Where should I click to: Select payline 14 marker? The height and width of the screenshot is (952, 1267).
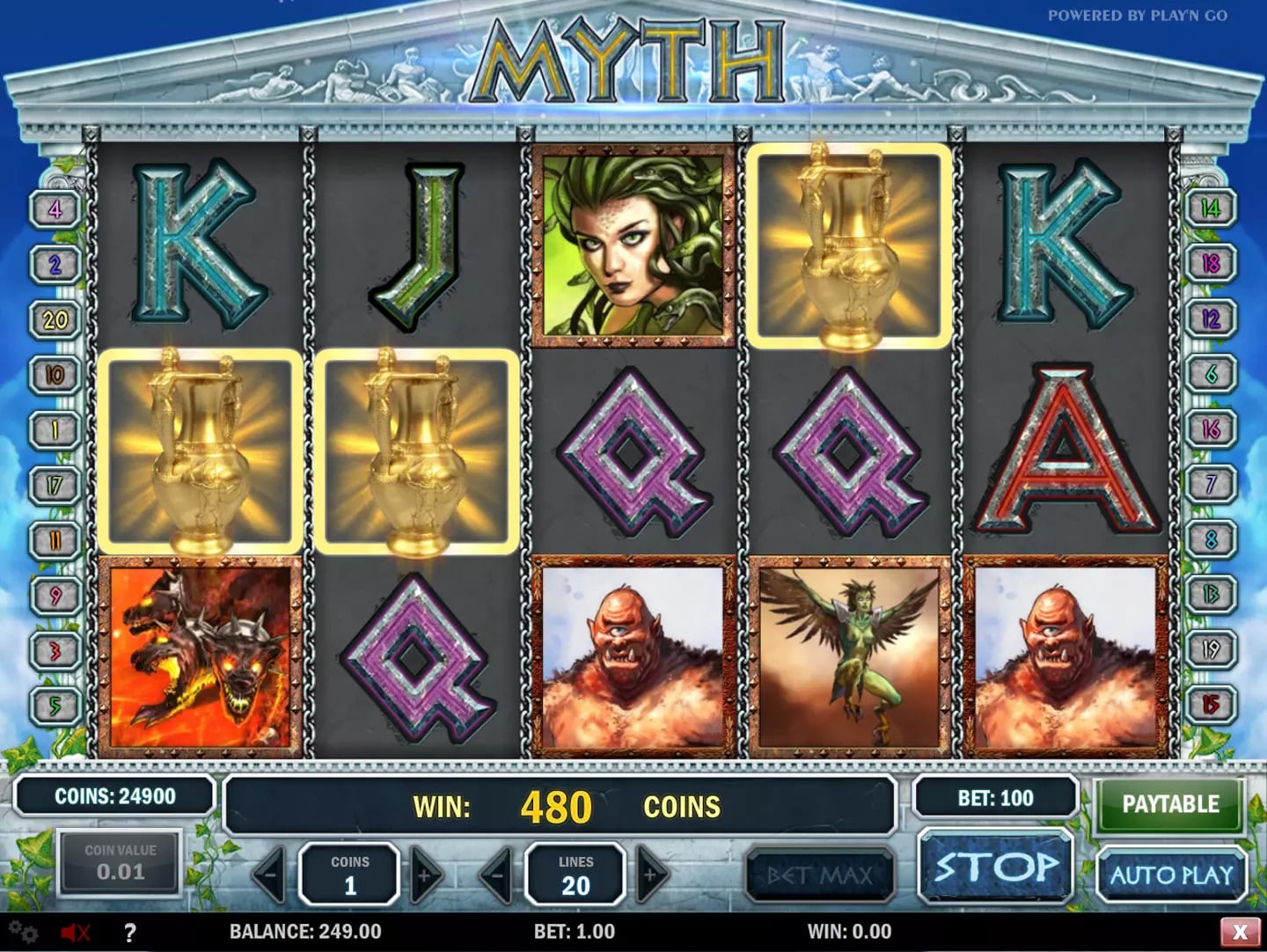[x=1211, y=209]
